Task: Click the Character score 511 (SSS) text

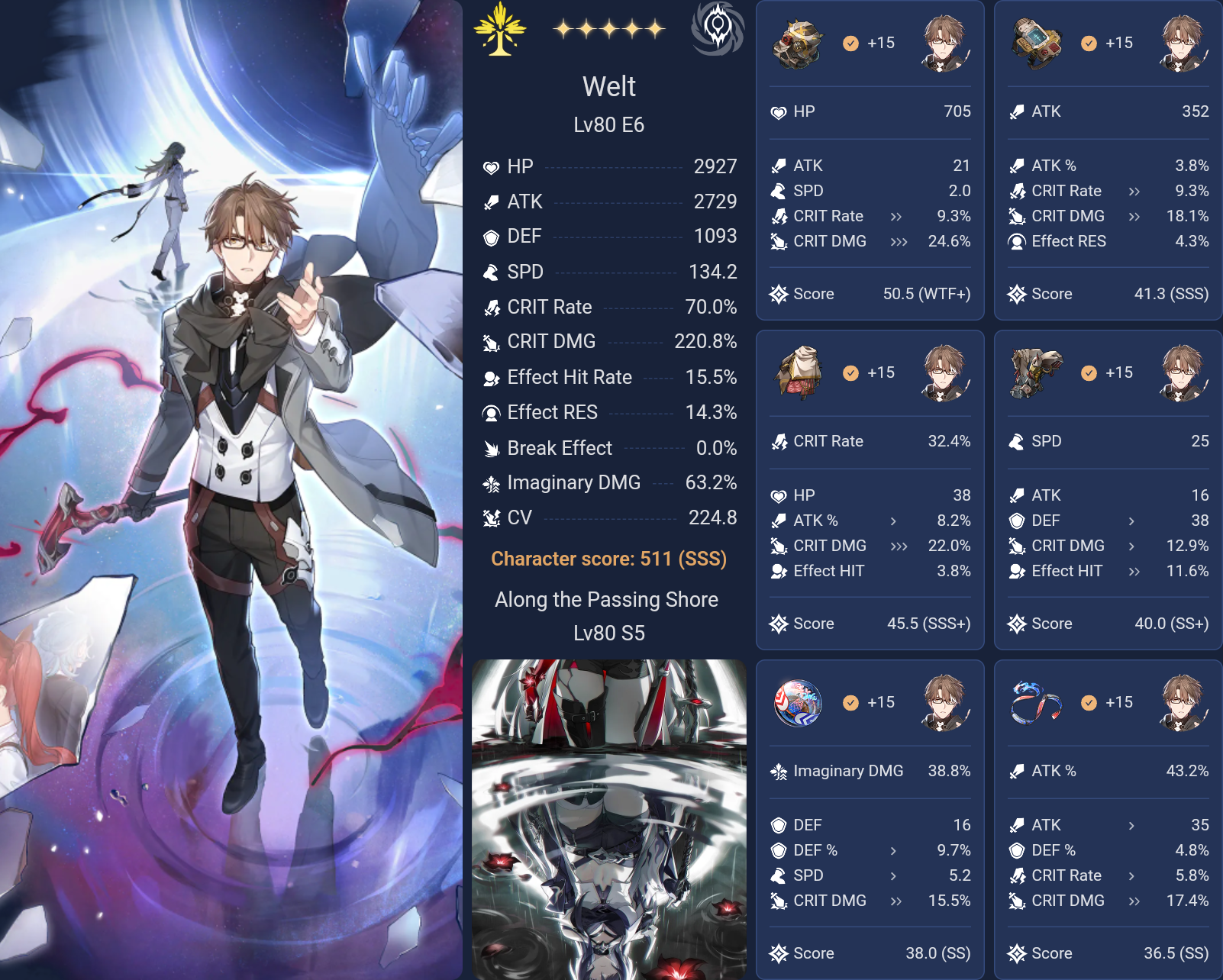Action: (x=608, y=559)
